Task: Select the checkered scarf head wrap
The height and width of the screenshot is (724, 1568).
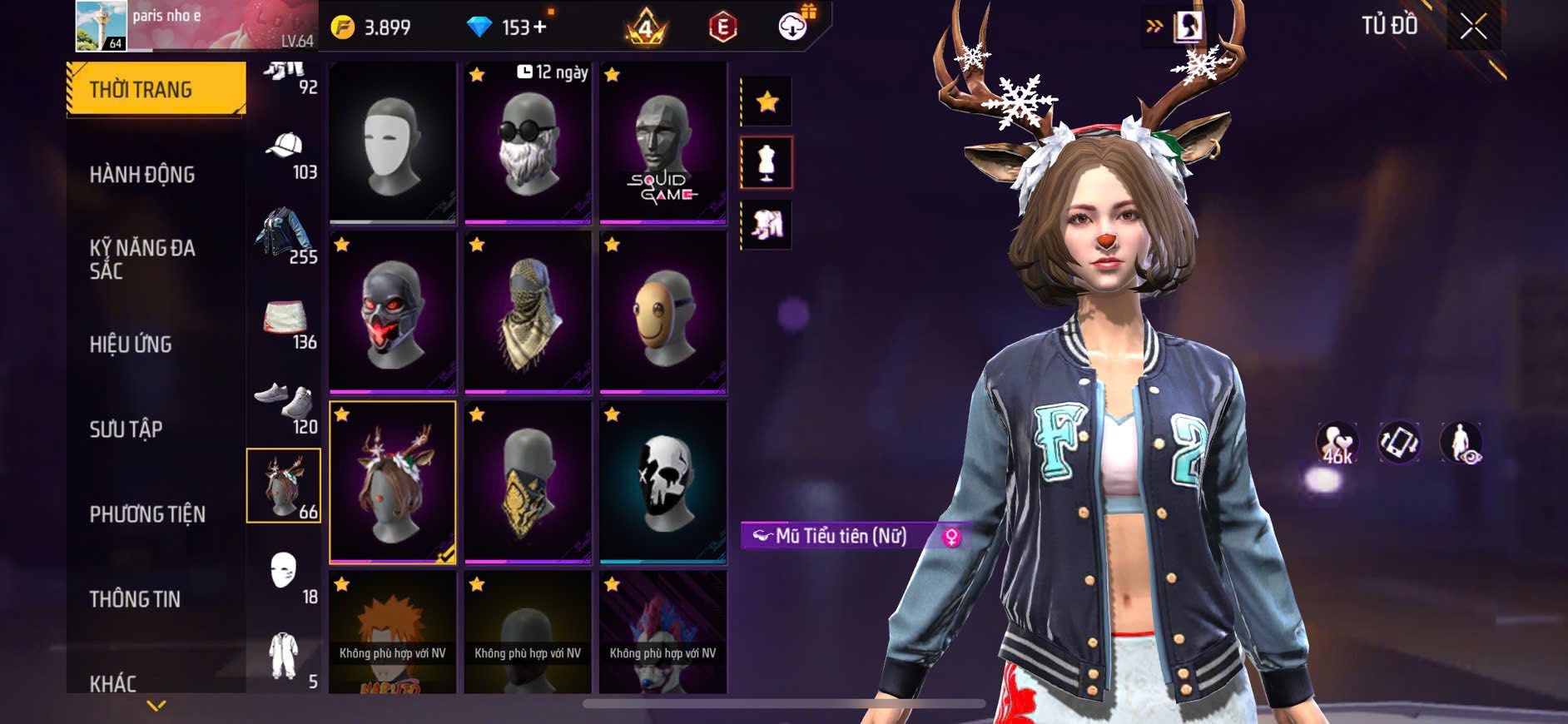Action: 528,312
